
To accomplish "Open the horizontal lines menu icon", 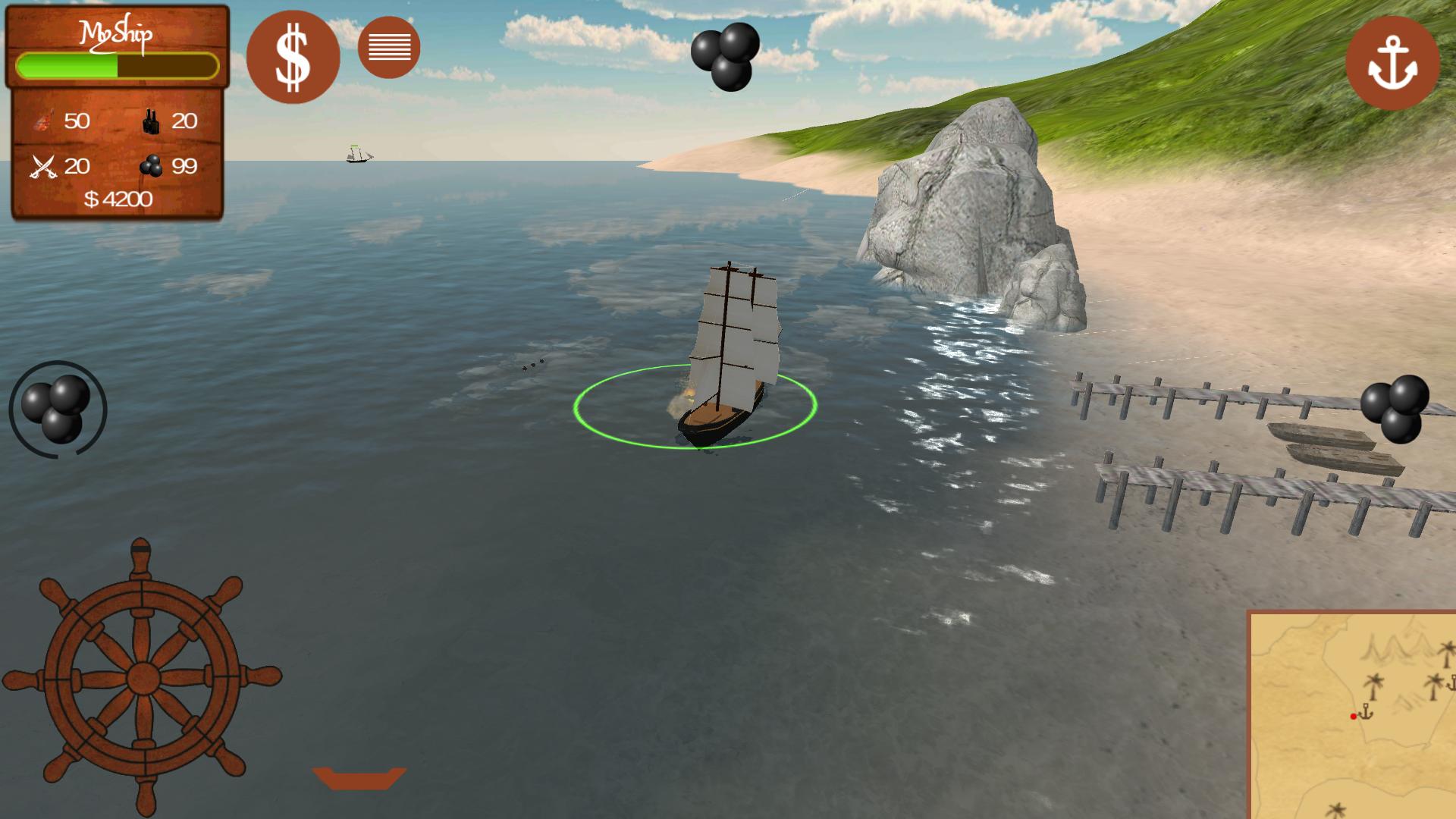I will (x=389, y=47).
